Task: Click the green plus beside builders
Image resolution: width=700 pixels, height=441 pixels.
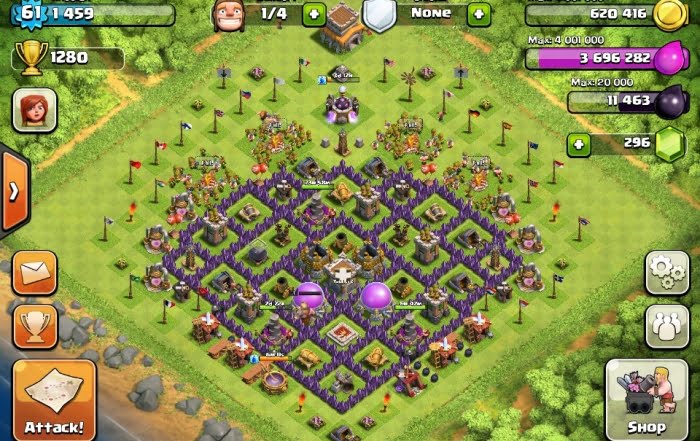Action: tap(313, 14)
